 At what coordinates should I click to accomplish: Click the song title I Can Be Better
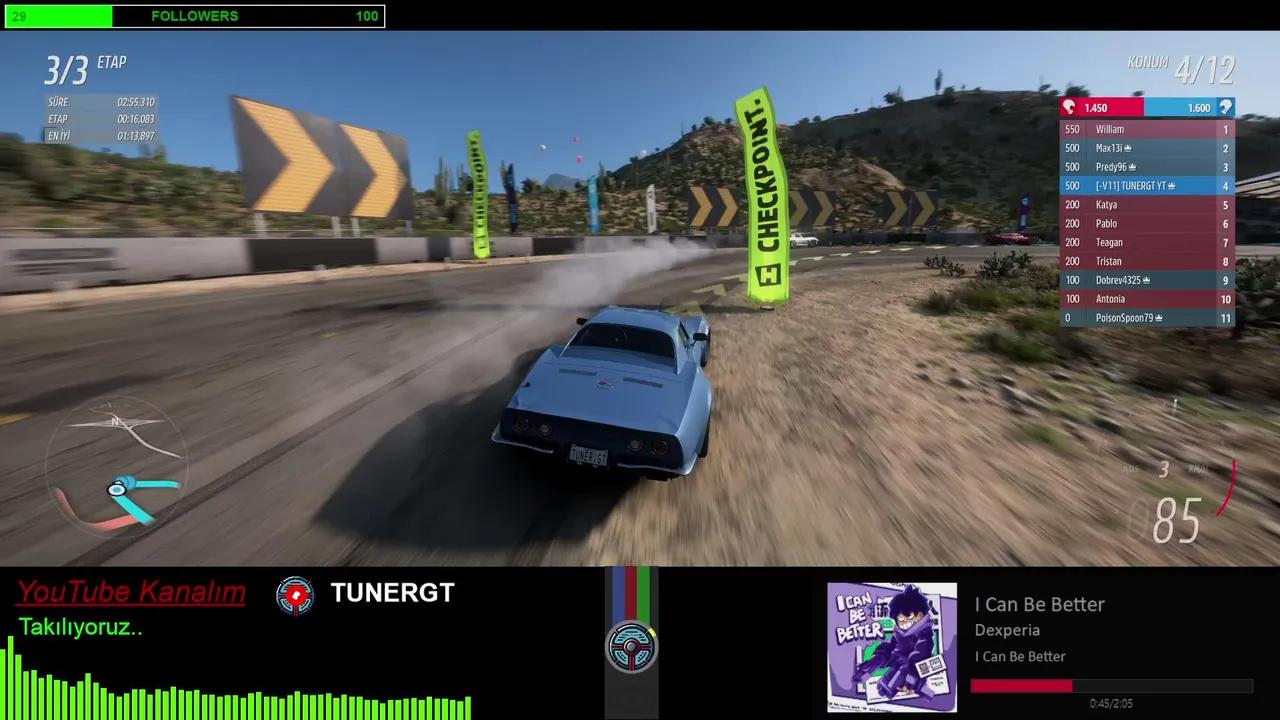coord(1039,604)
